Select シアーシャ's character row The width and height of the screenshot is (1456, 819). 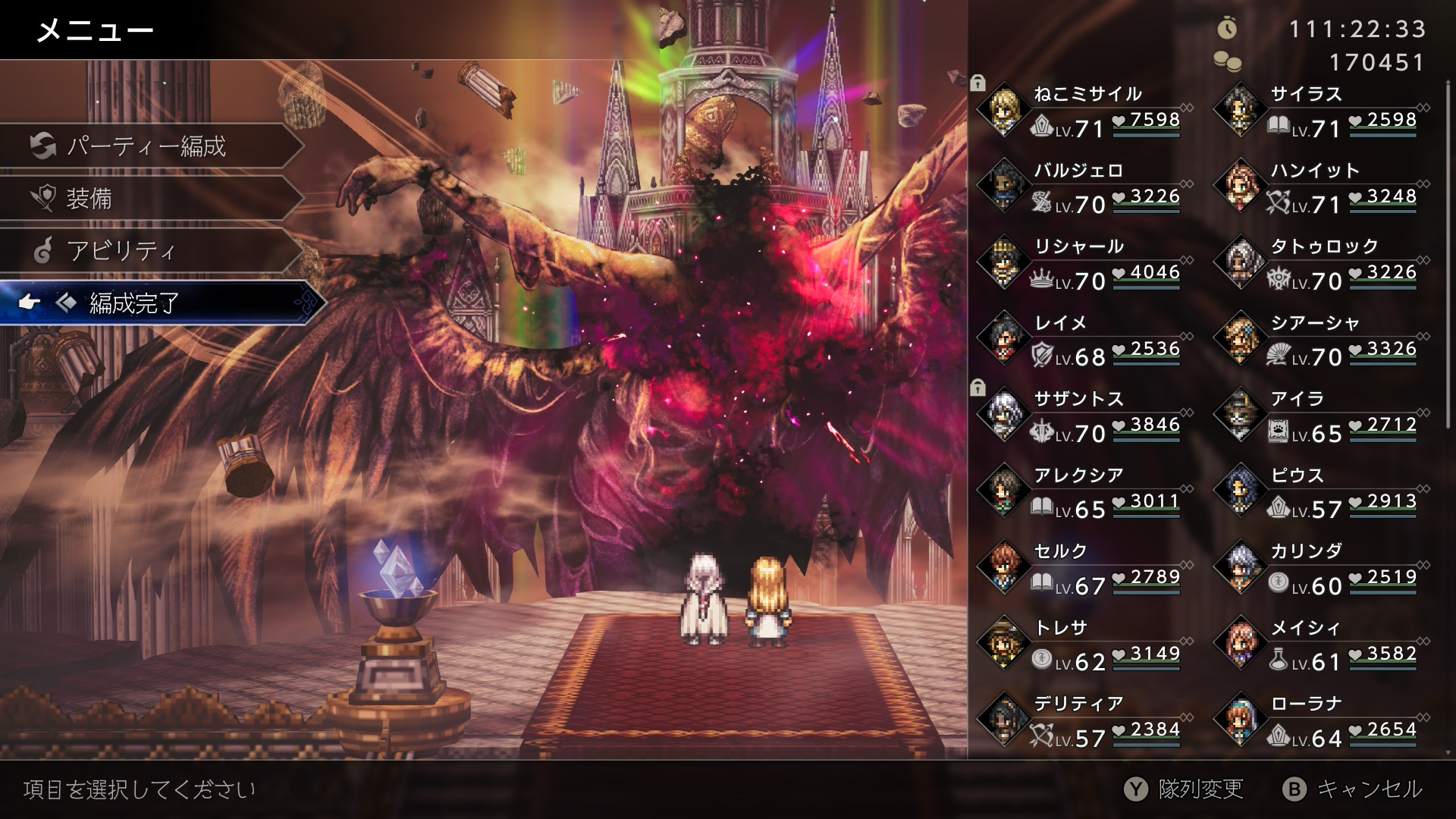[1321, 340]
